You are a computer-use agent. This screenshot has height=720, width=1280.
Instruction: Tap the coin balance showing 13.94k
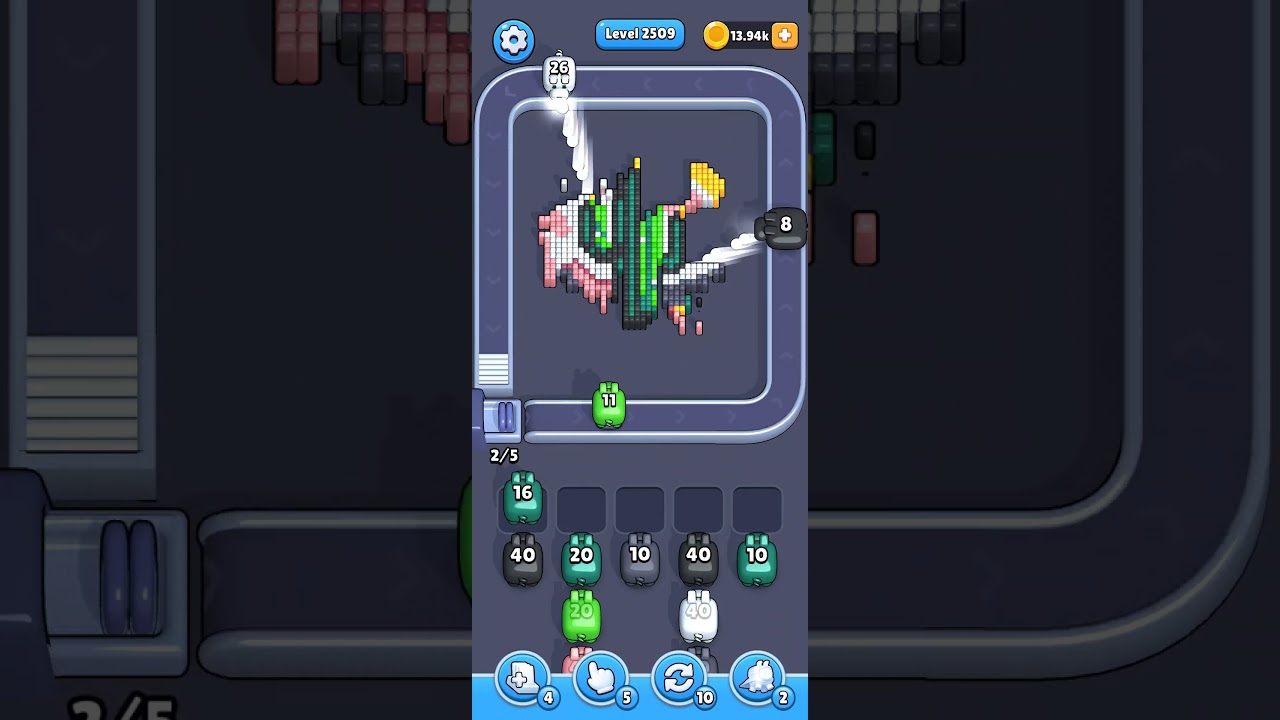745,35
